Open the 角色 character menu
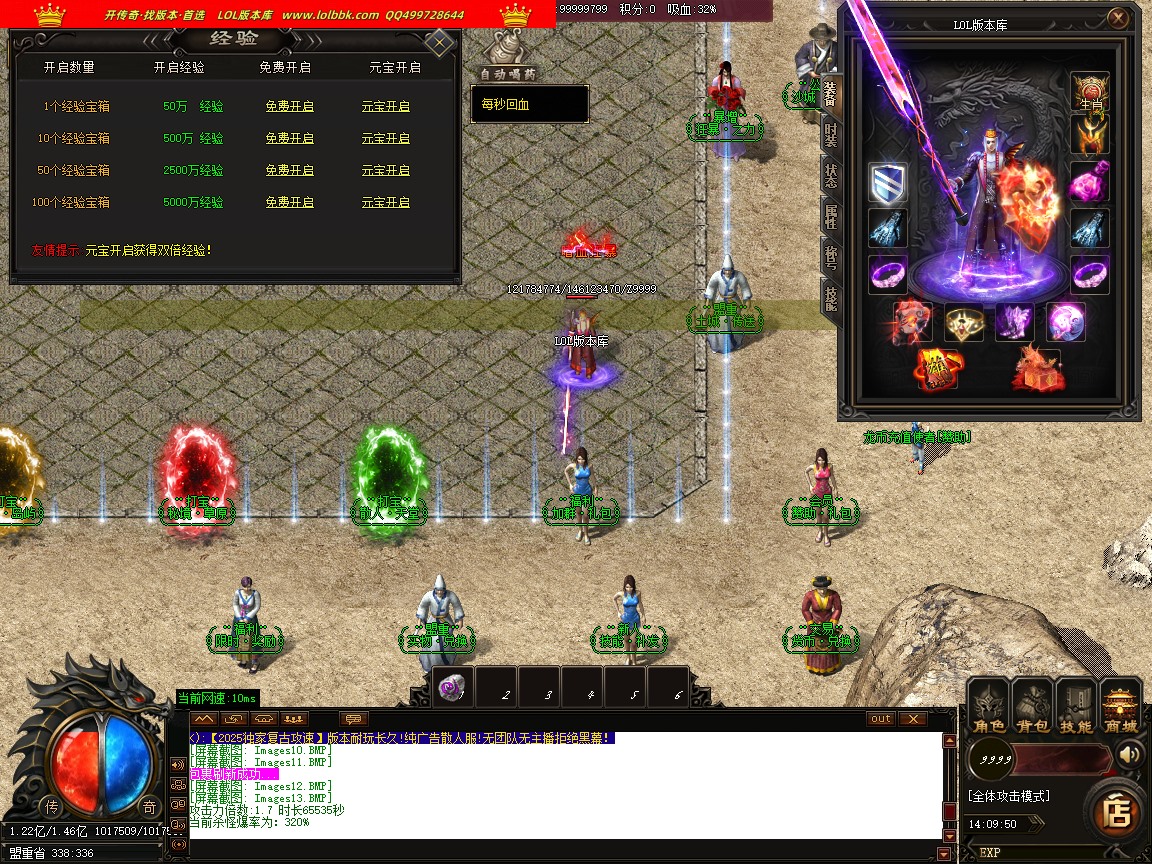Screen dimensions: 1152x864 (989, 708)
